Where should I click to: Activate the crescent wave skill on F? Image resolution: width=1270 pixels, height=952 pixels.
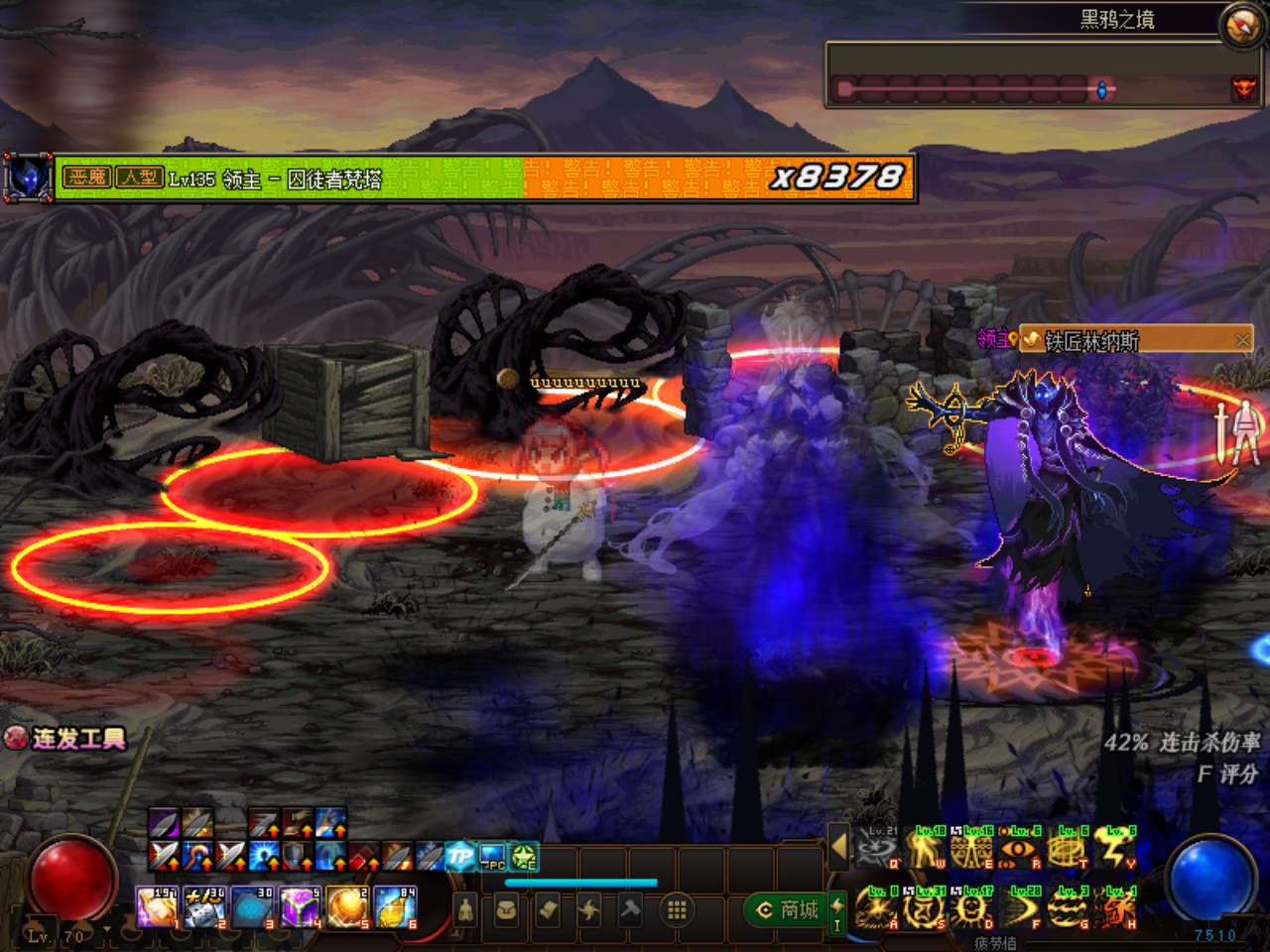click(x=1019, y=908)
